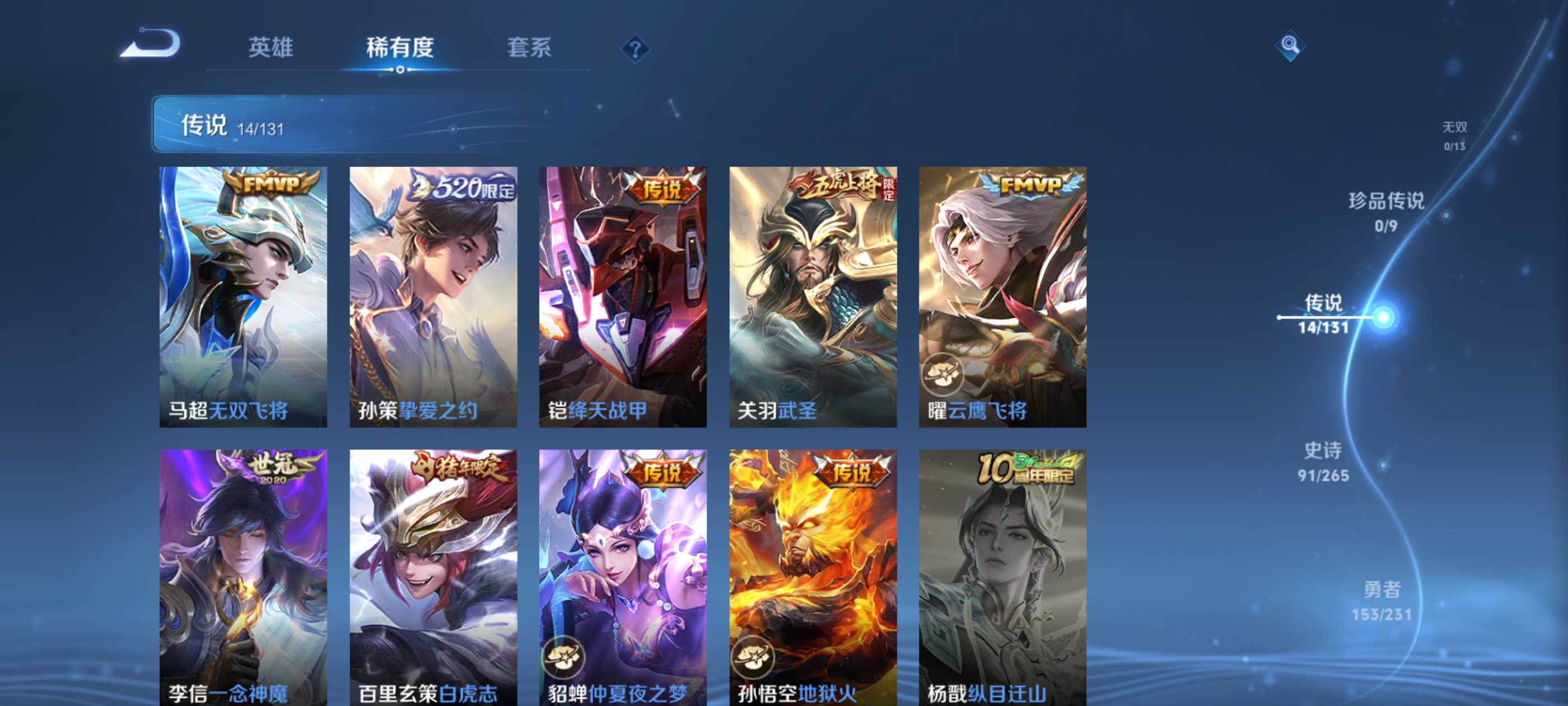Open the 套系 tab
The image size is (1568, 706).
click(529, 48)
